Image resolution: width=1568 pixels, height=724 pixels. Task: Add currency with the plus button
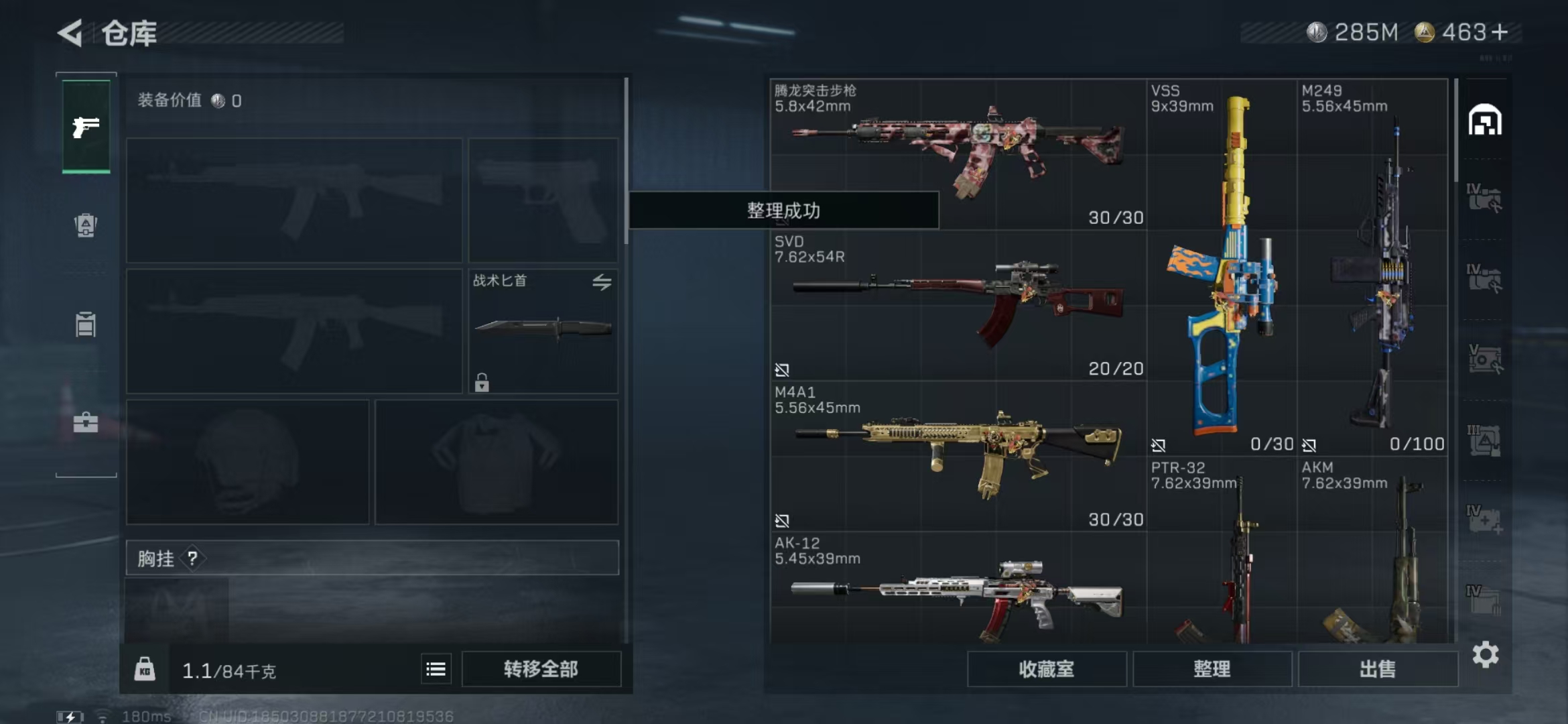coord(1500,32)
